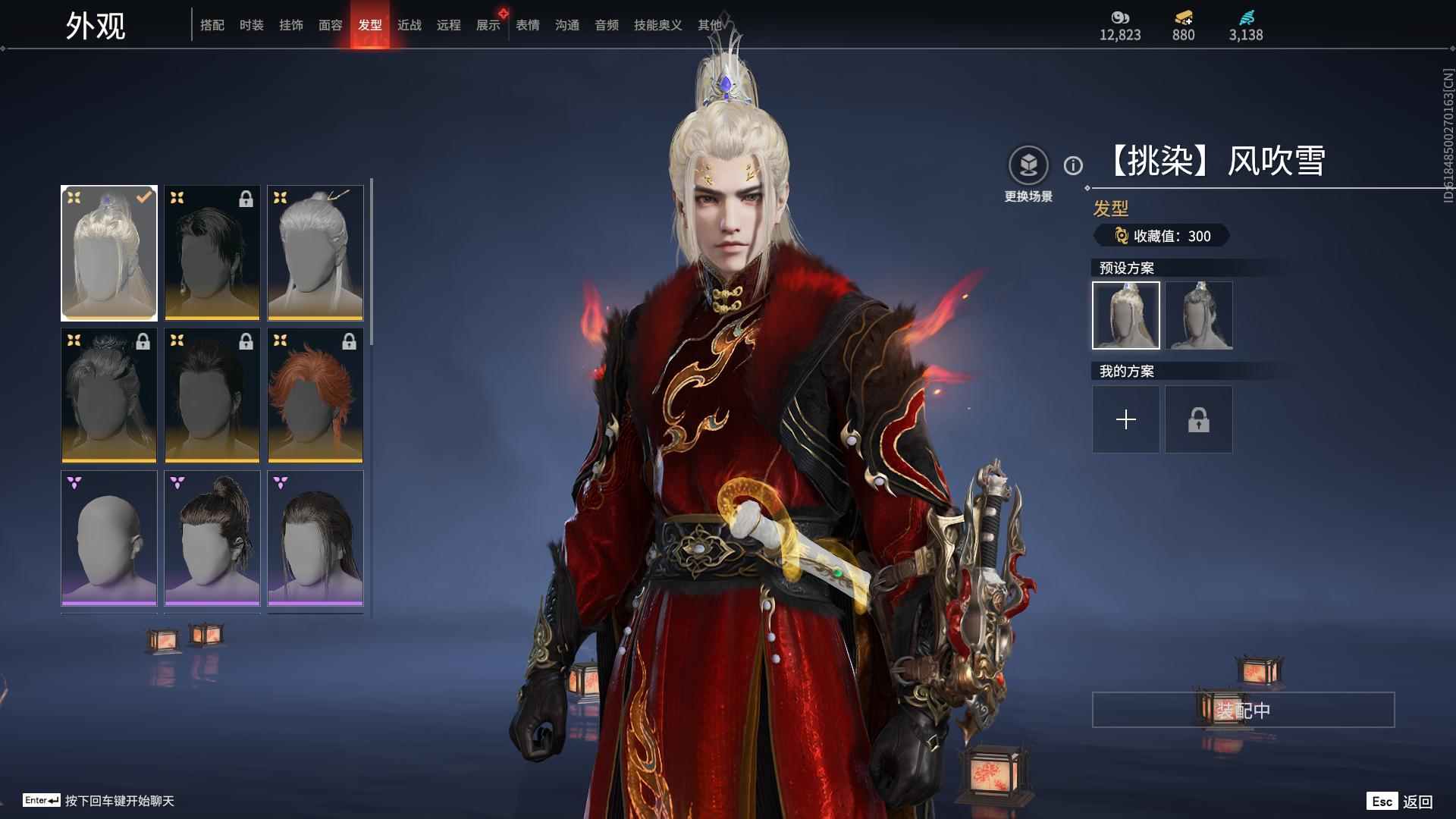Select the second preset scheme thumbnail

click(x=1198, y=315)
